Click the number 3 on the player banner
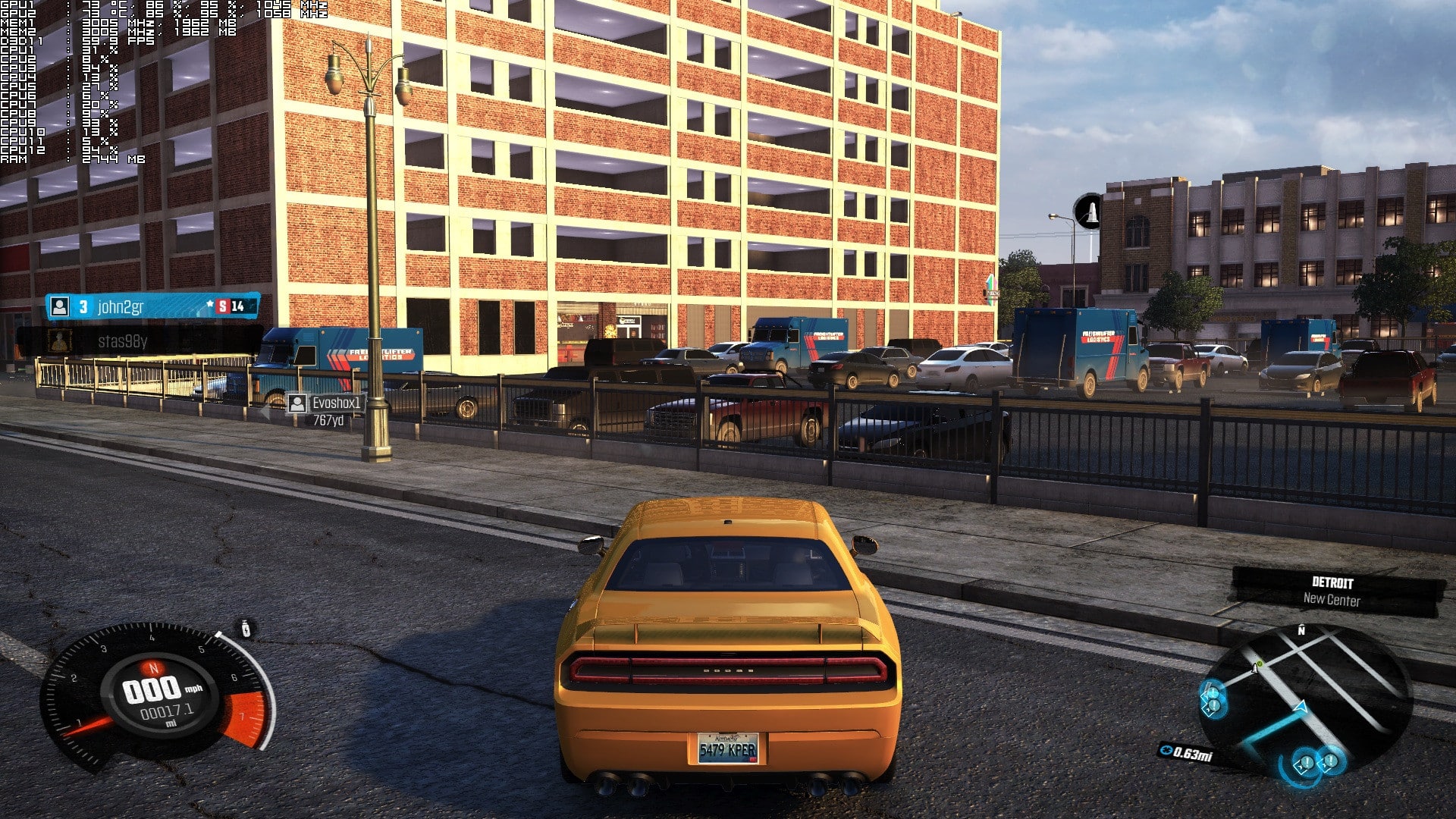1456x819 pixels. point(83,307)
